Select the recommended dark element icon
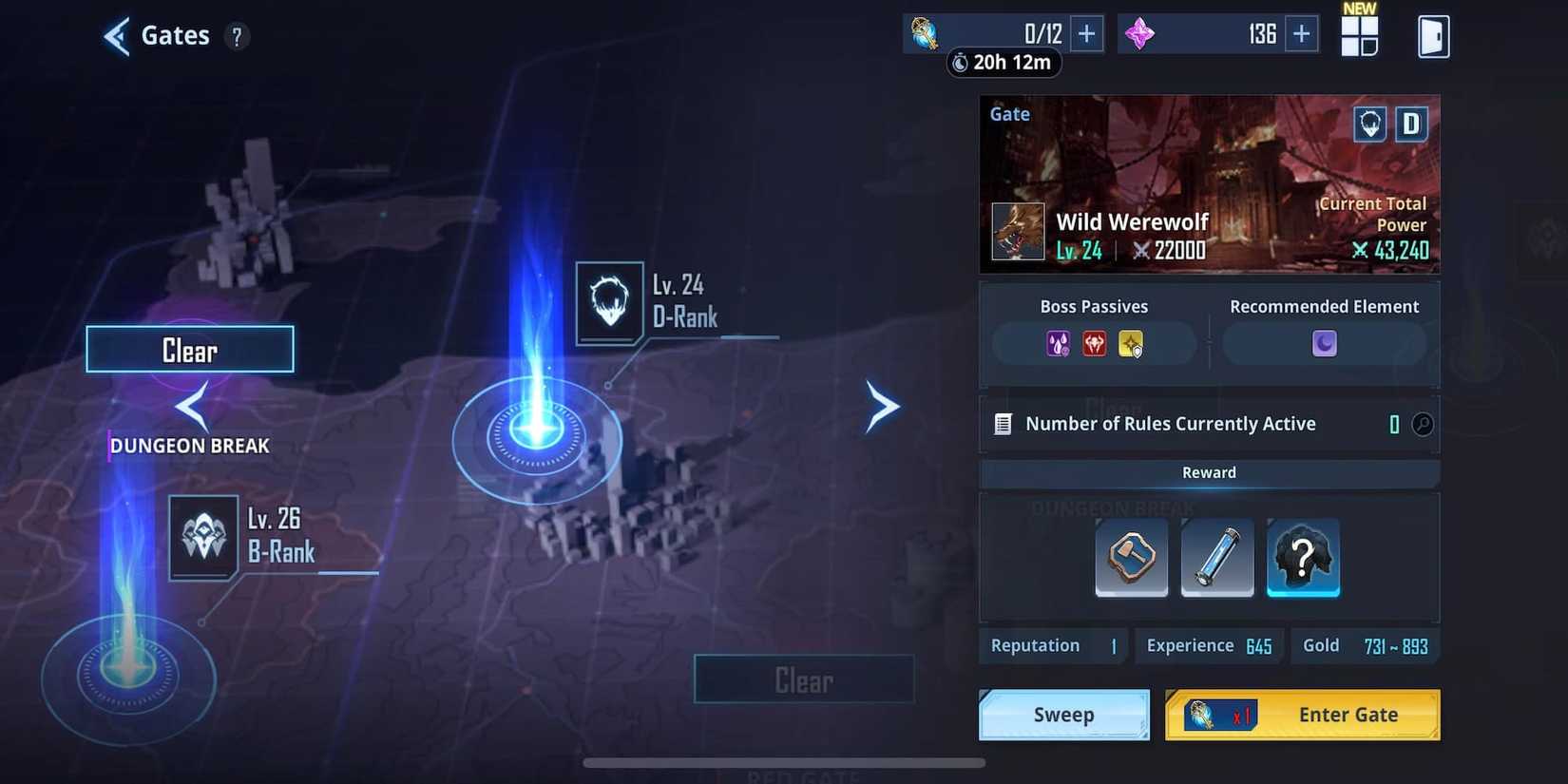The width and height of the screenshot is (1568, 784). click(1324, 343)
